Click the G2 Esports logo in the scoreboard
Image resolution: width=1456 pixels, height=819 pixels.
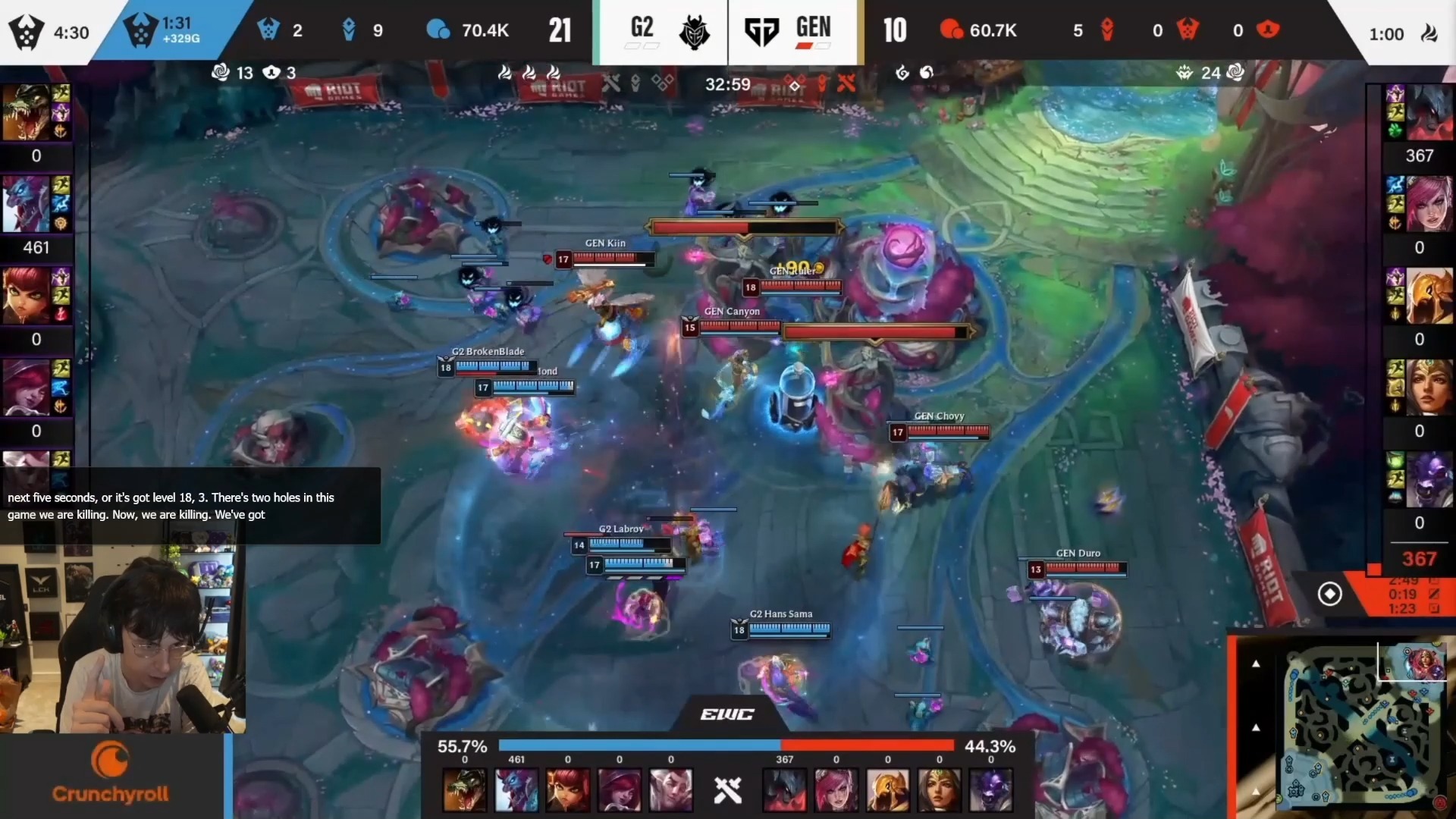tap(695, 32)
